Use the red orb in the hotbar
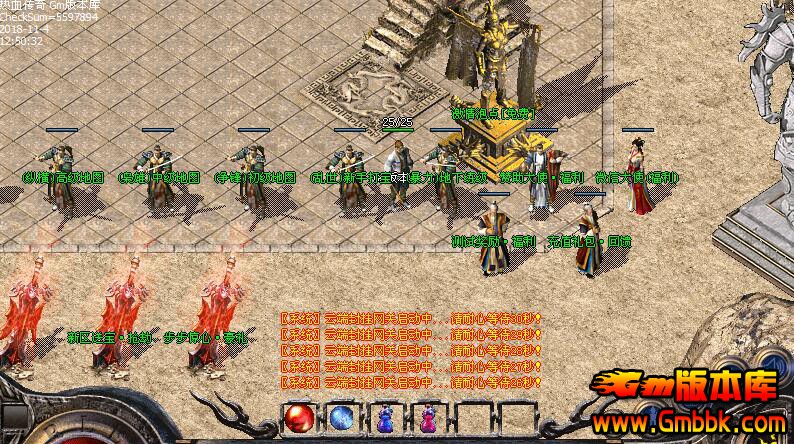The height and width of the screenshot is (444, 794). (x=299, y=418)
